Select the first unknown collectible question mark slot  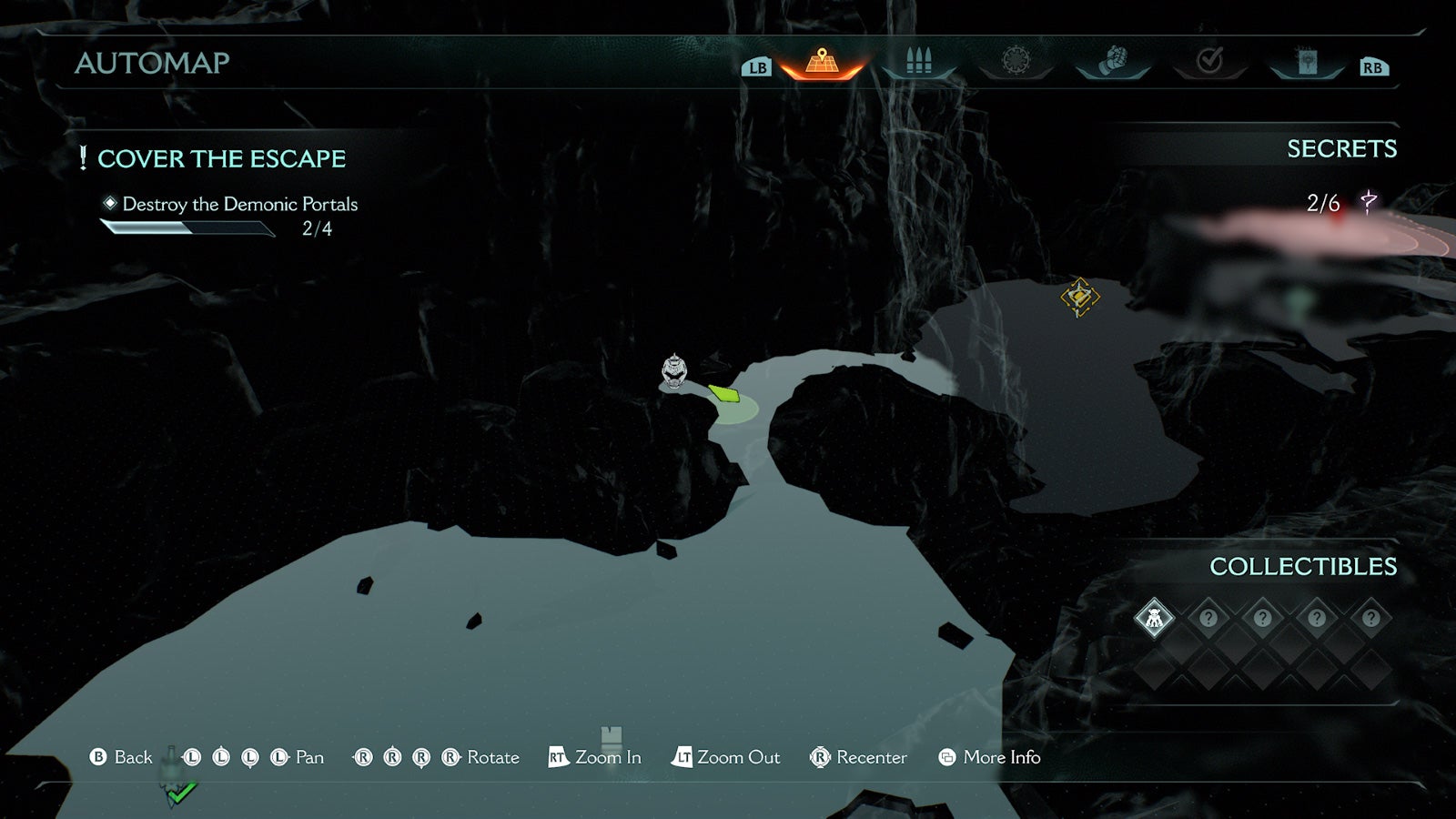(1209, 619)
